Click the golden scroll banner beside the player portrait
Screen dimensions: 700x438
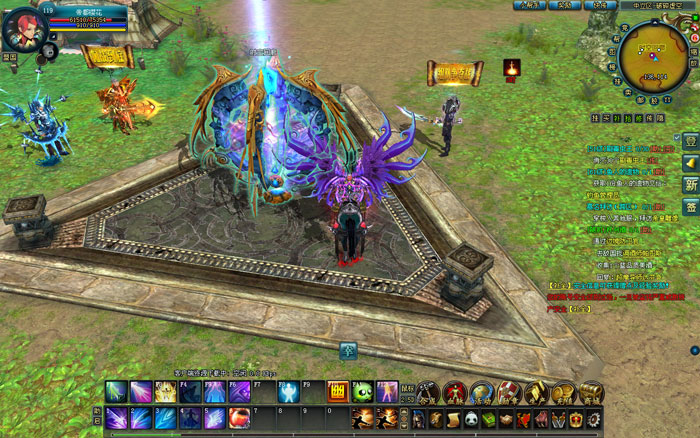(x=109, y=57)
